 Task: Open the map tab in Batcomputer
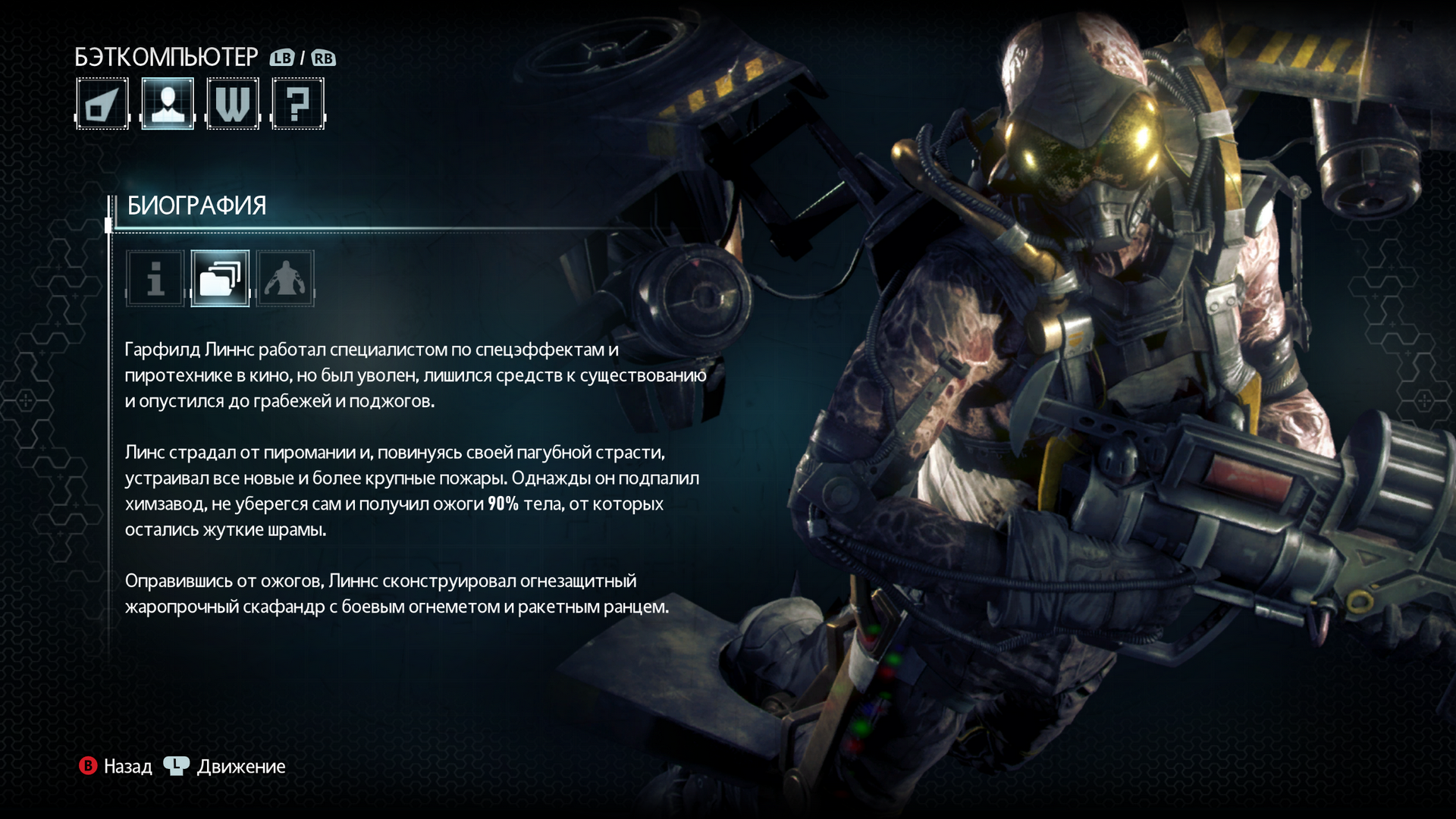pyautogui.click(x=102, y=104)
